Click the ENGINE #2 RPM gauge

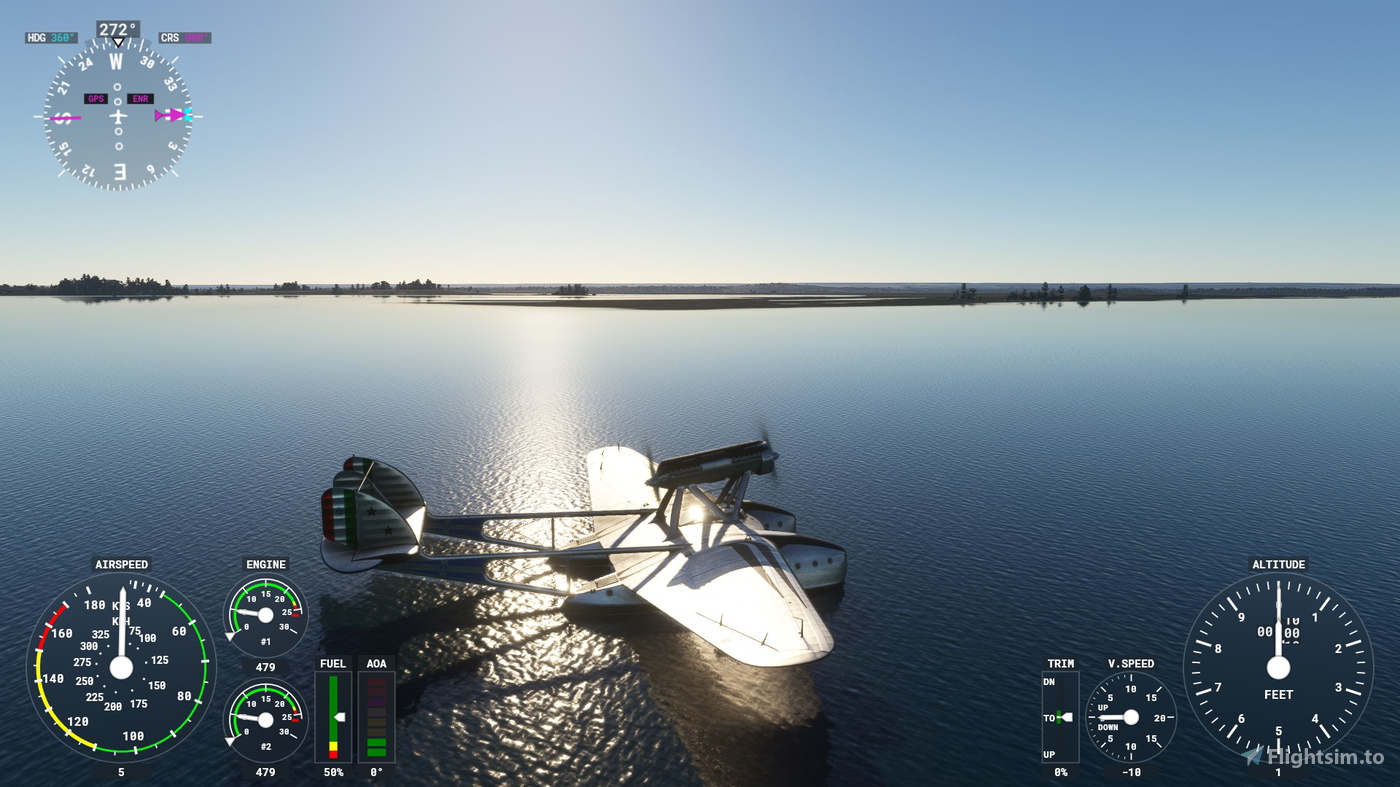tap(265, 719)
